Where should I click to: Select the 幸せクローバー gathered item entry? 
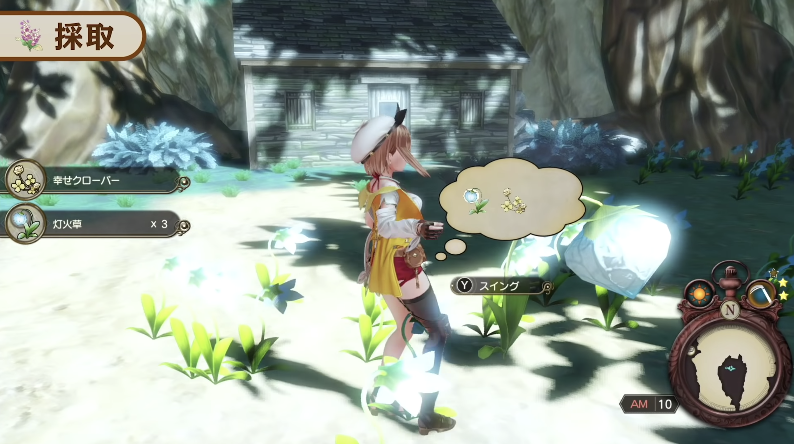95,181
